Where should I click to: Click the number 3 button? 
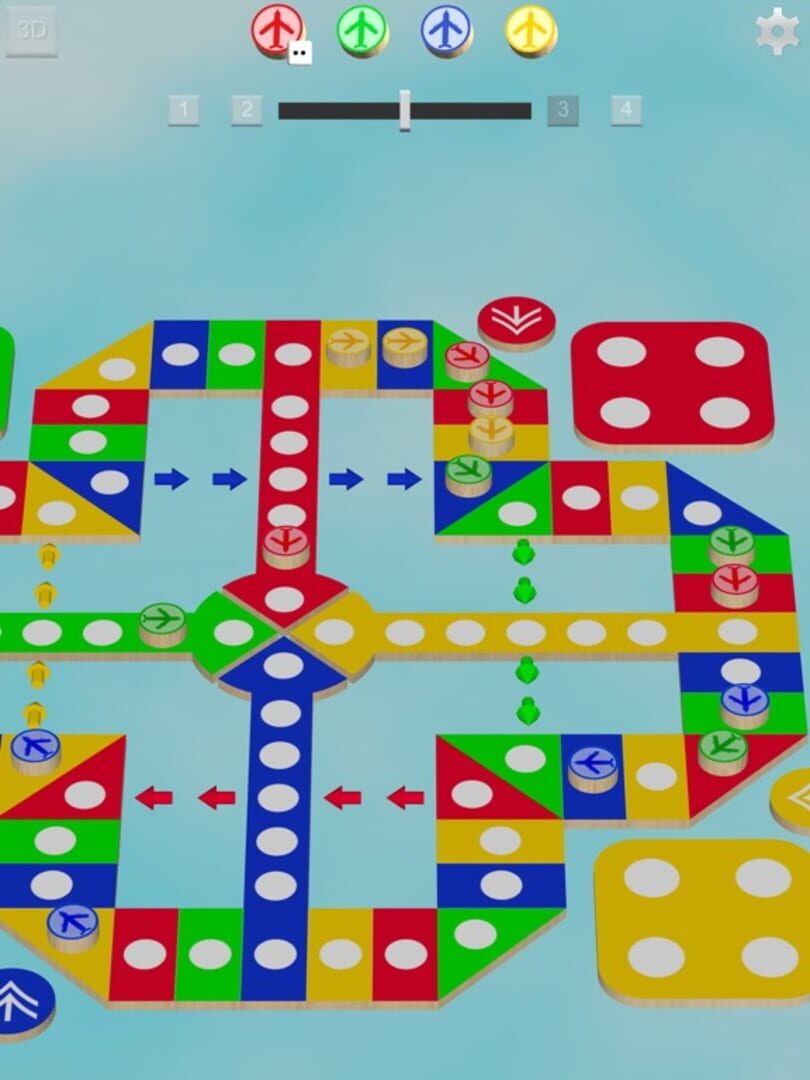tap(563, 110)
